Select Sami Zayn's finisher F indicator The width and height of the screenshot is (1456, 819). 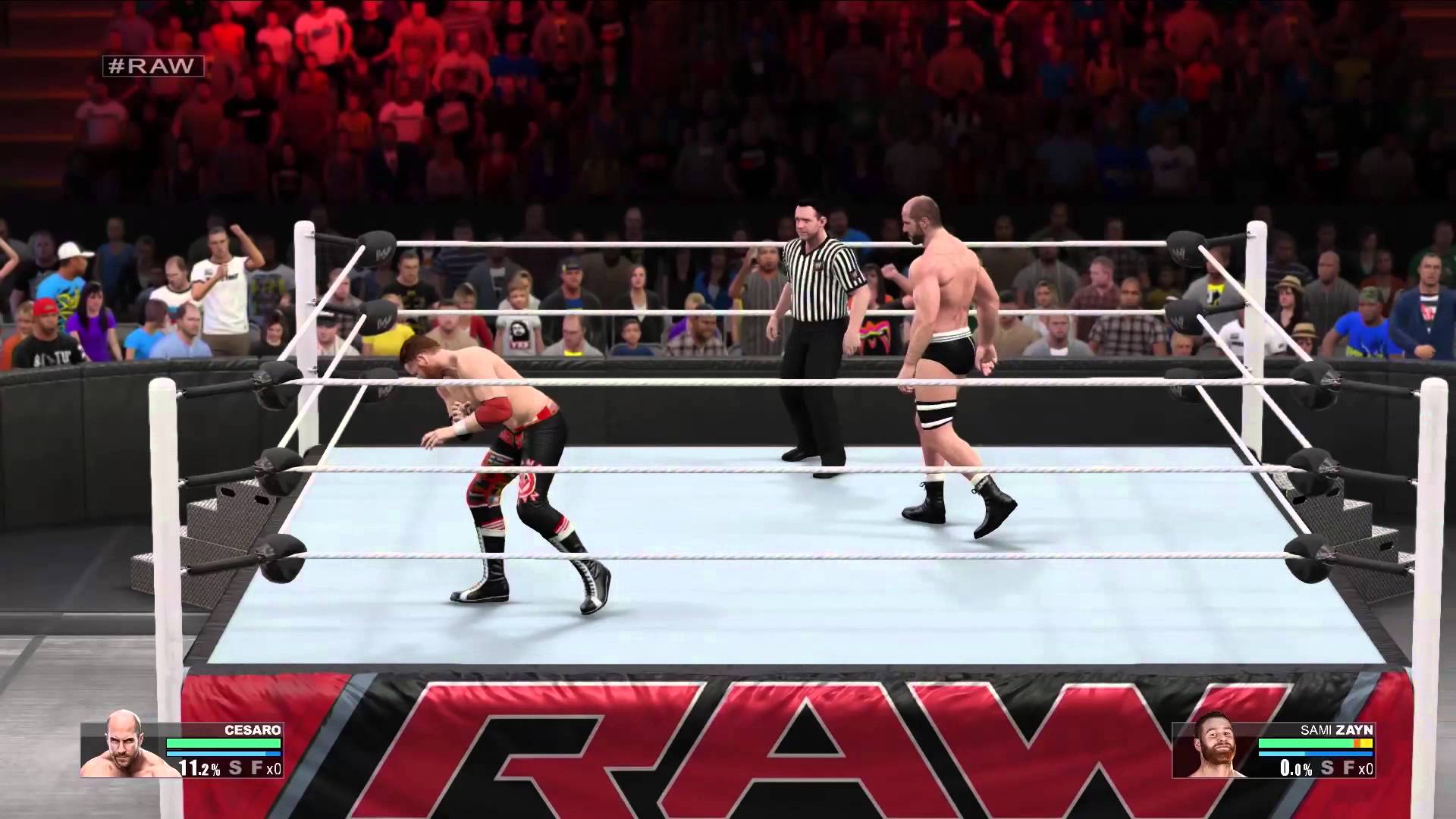coord(1348,767)
